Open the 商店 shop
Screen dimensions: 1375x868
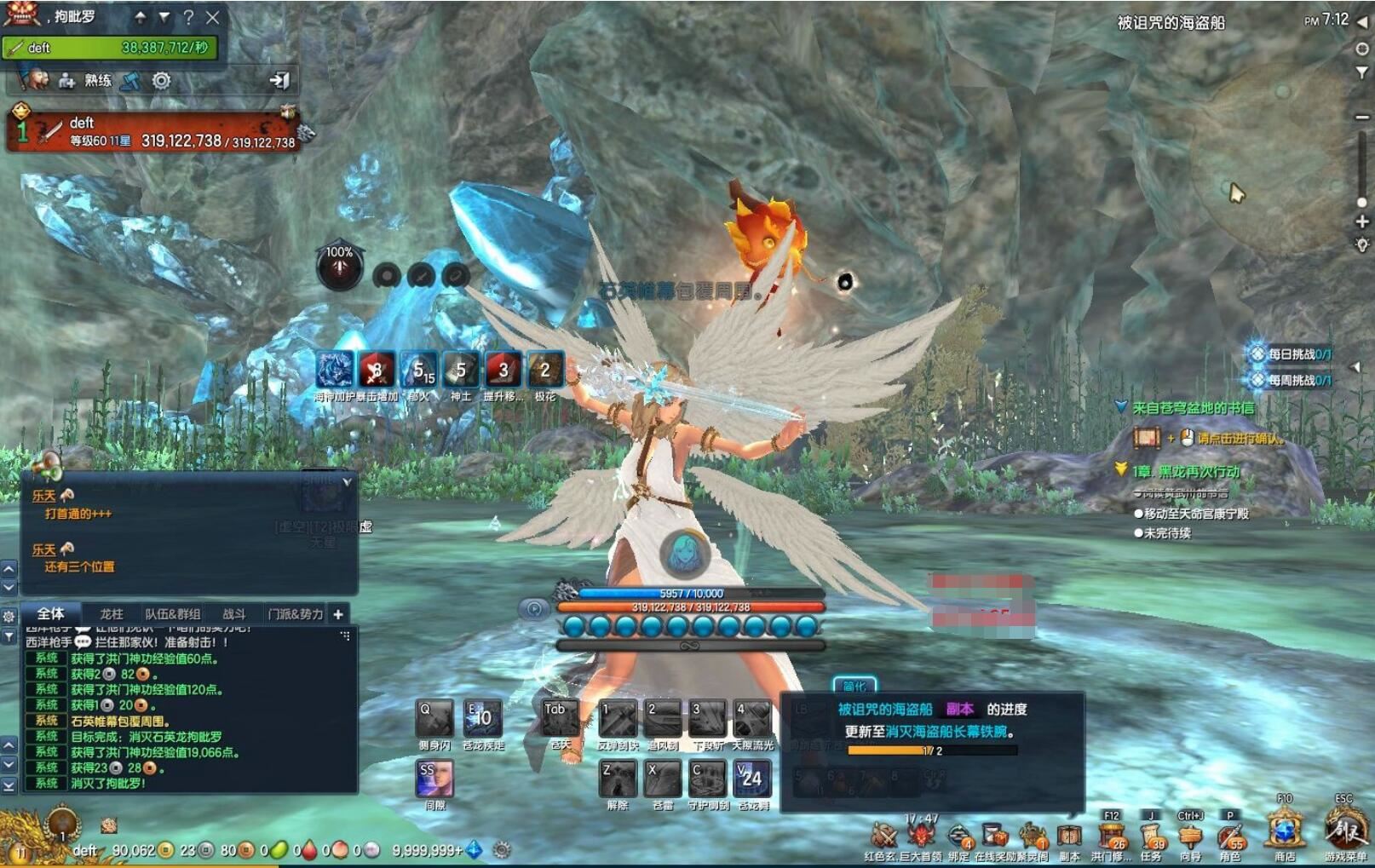click(x=1285, y=830)
